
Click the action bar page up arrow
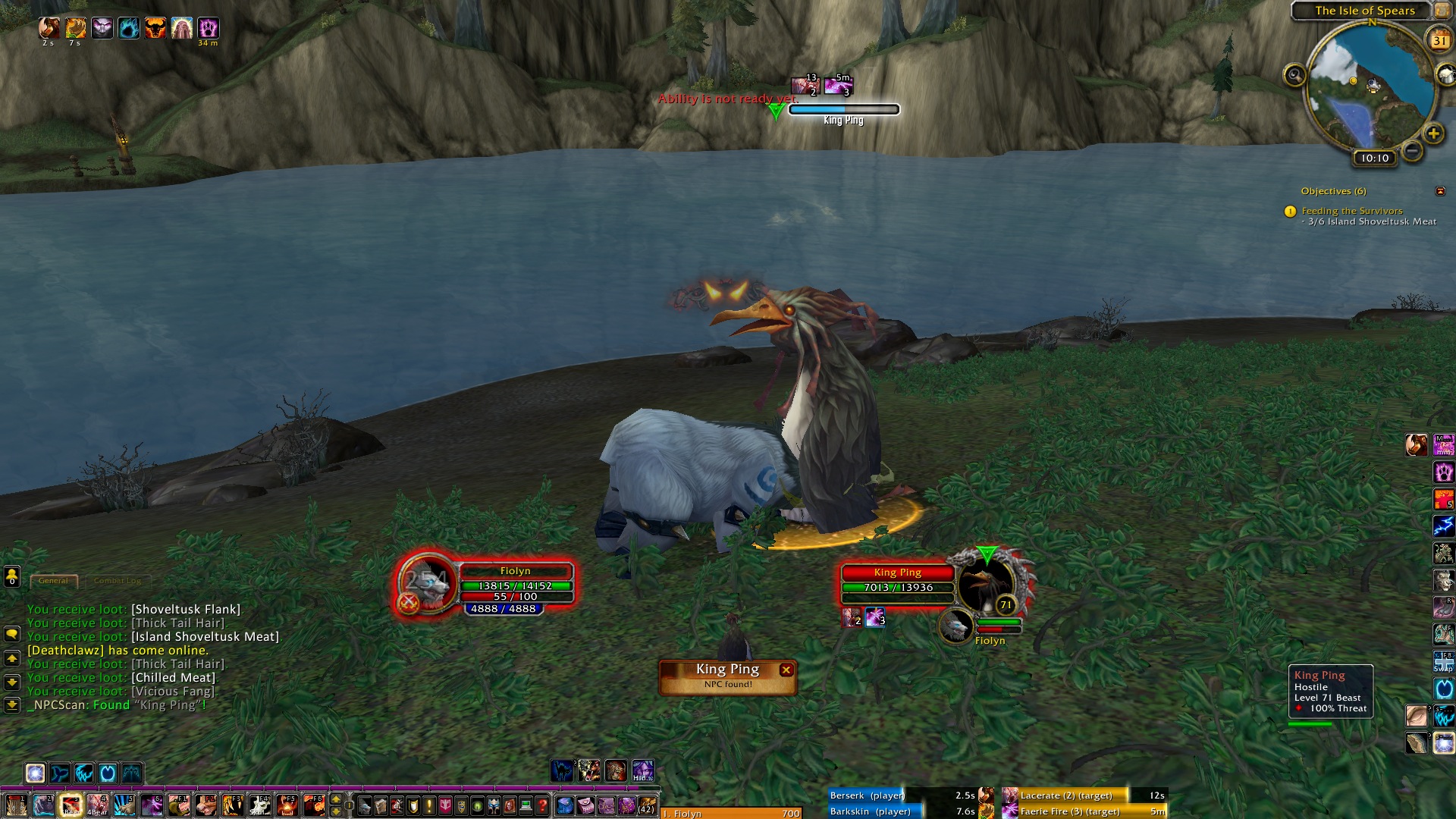tap(336, 799)
